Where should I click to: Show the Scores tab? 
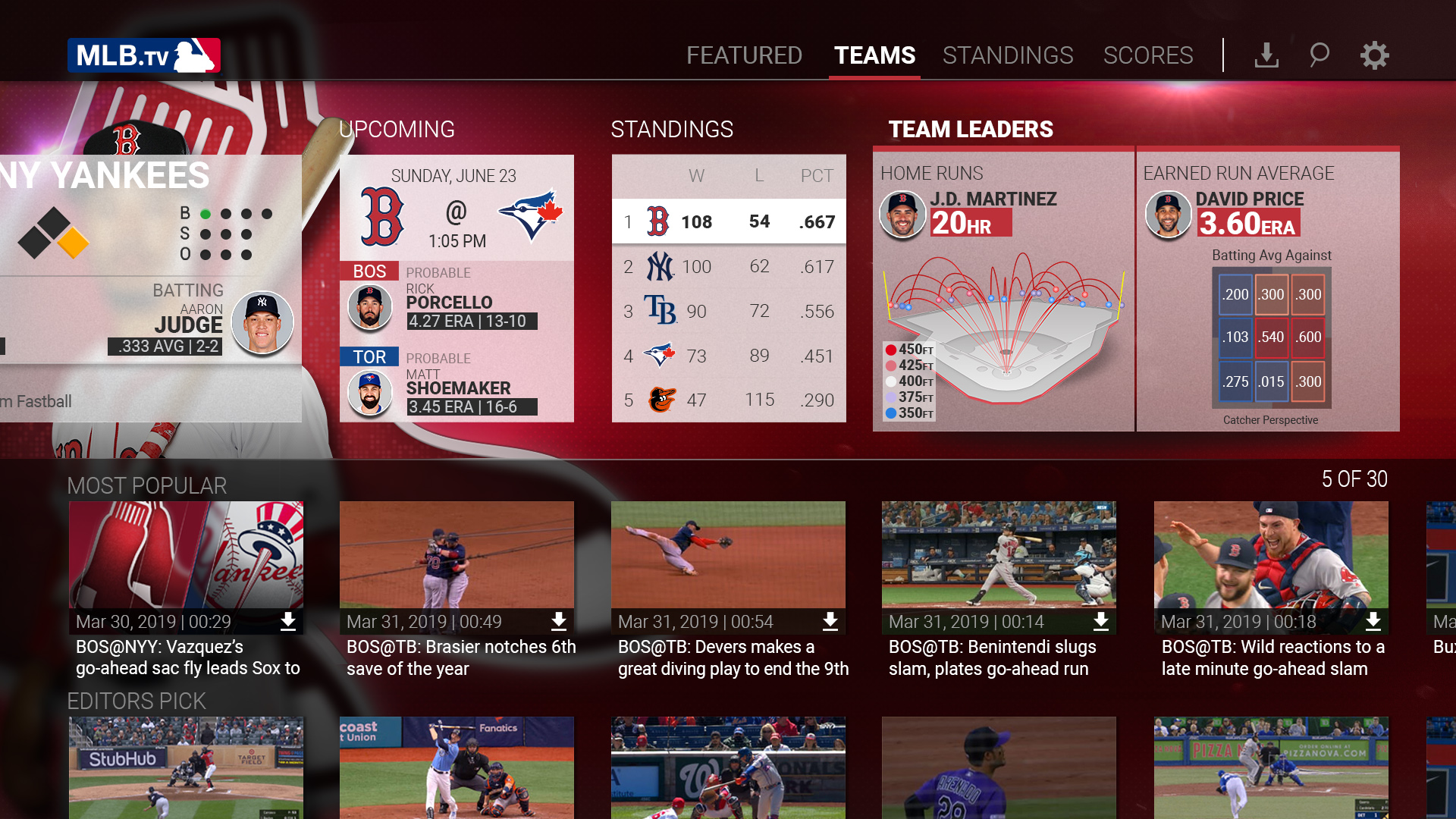(1147, 55)
